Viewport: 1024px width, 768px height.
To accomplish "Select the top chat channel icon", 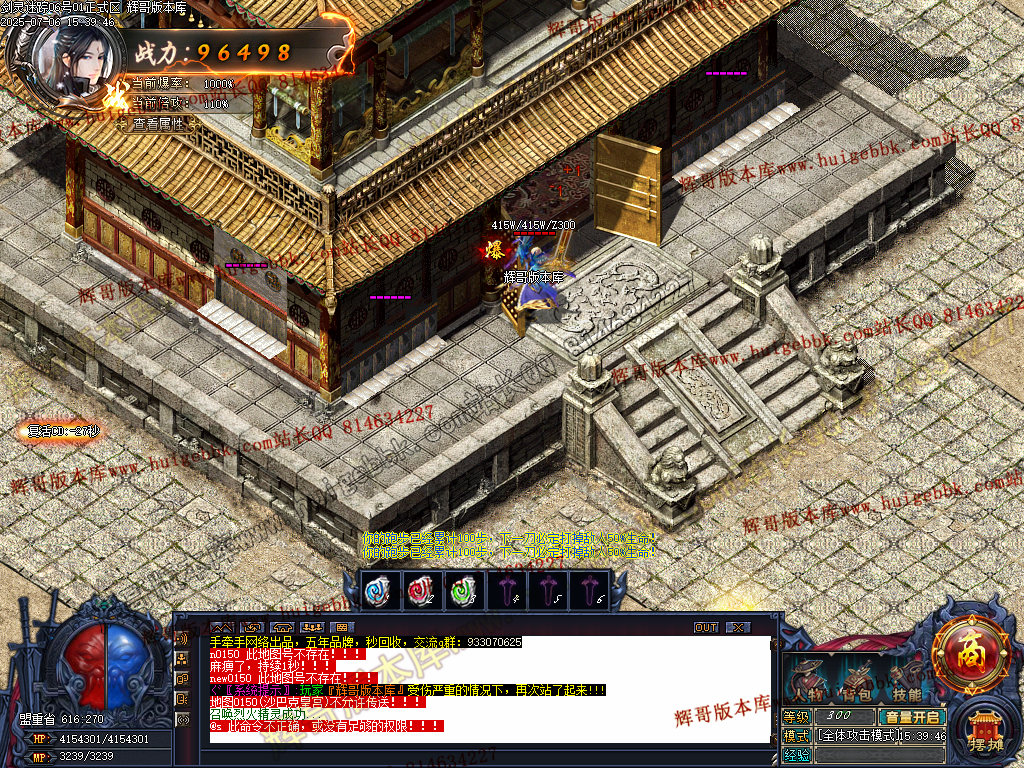I will [x=182, y=637].
